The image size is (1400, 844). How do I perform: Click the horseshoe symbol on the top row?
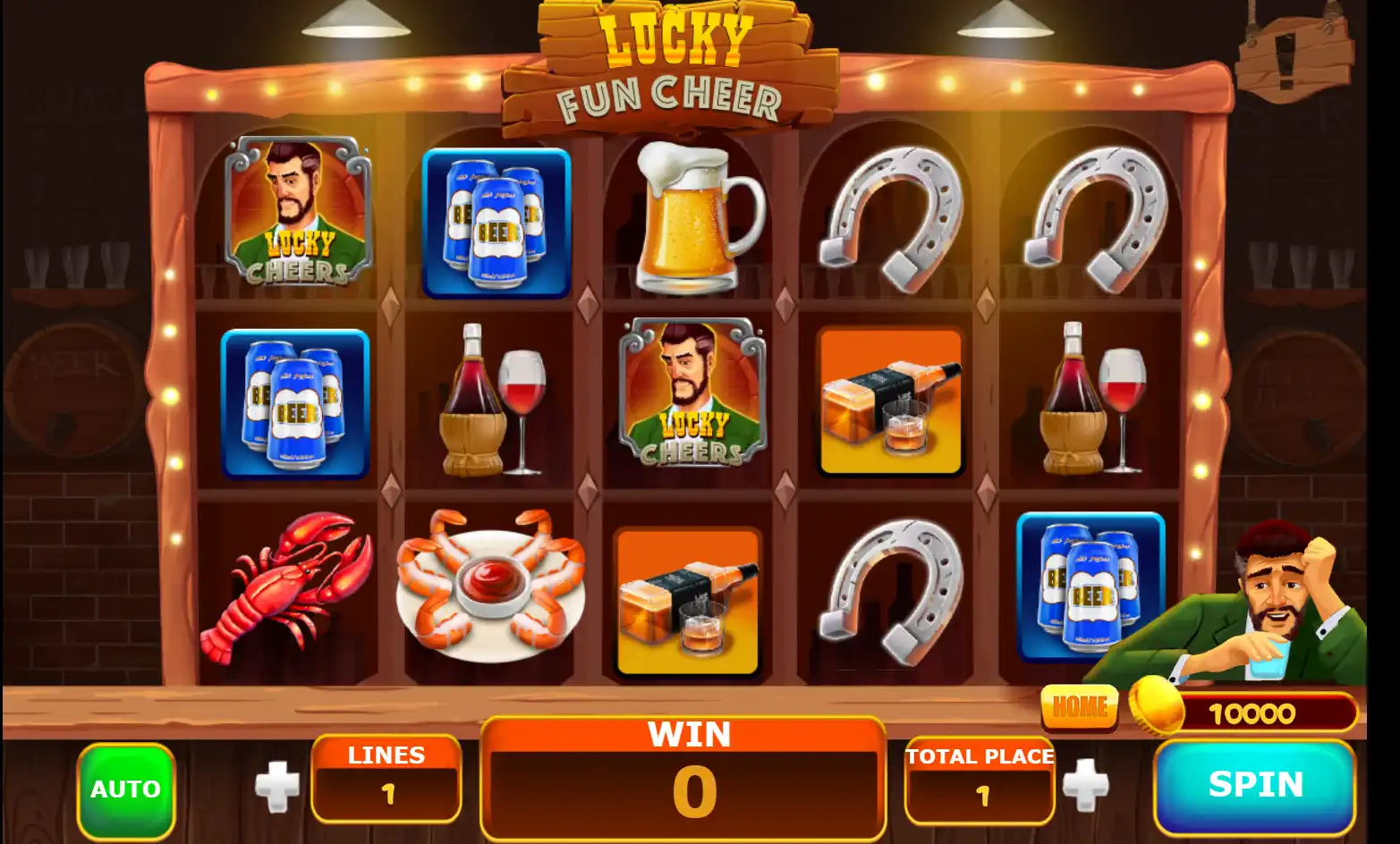click(890, 215)
